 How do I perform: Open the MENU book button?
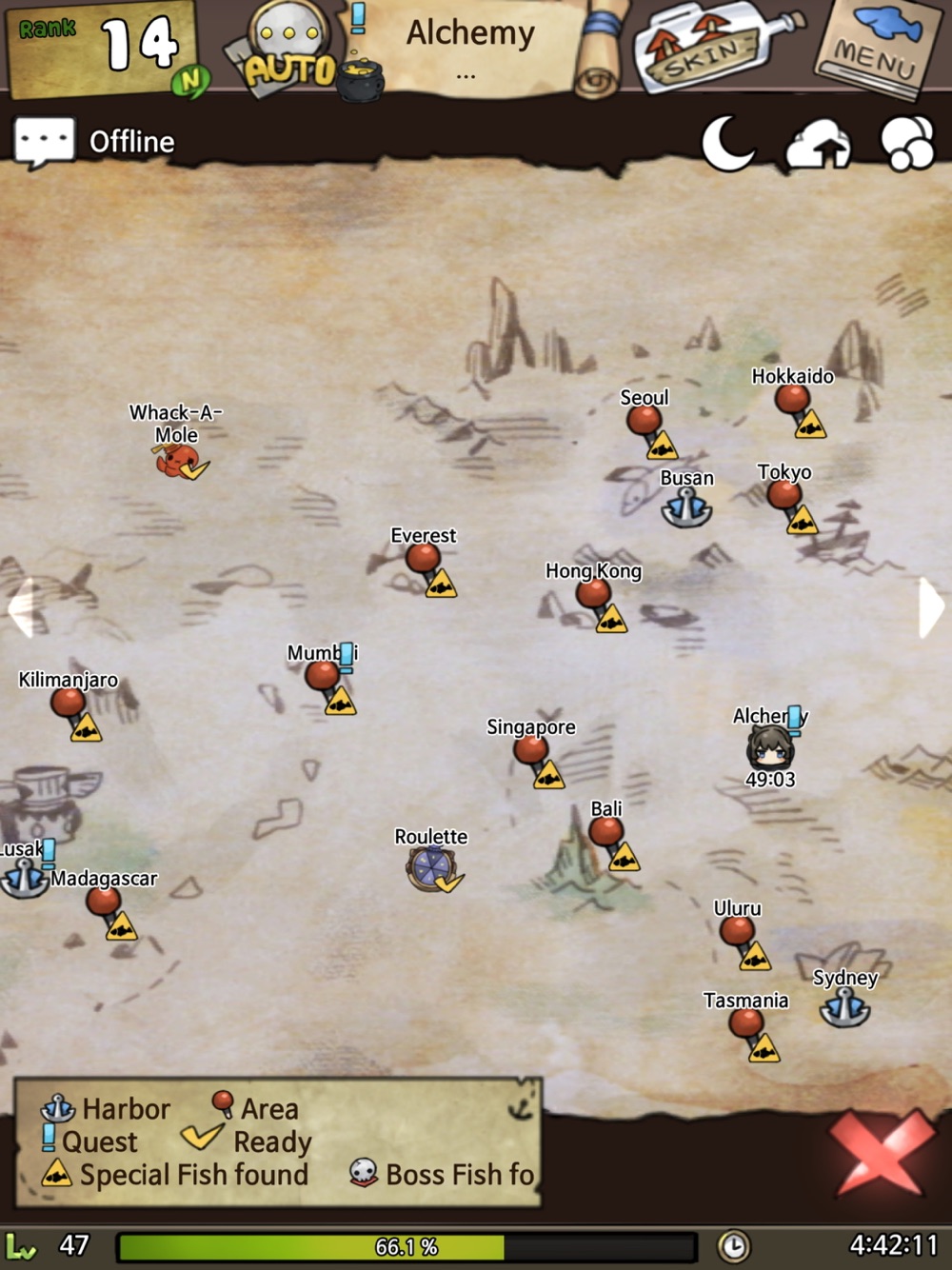coord(872,50)
